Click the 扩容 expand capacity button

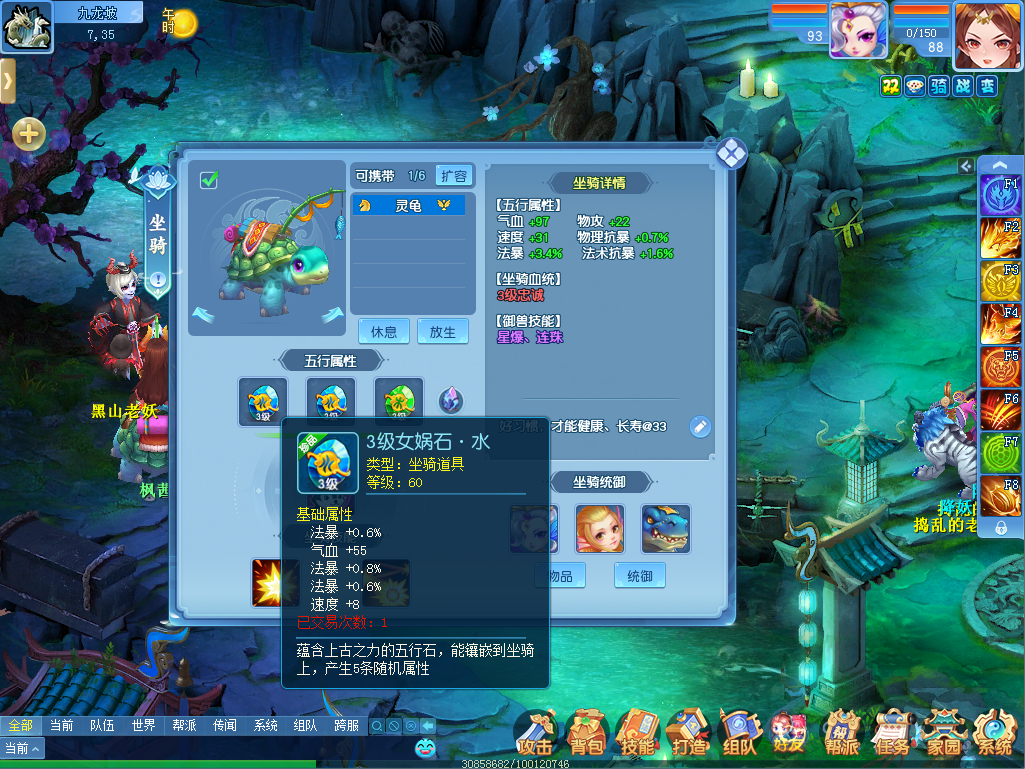point(453,176)
